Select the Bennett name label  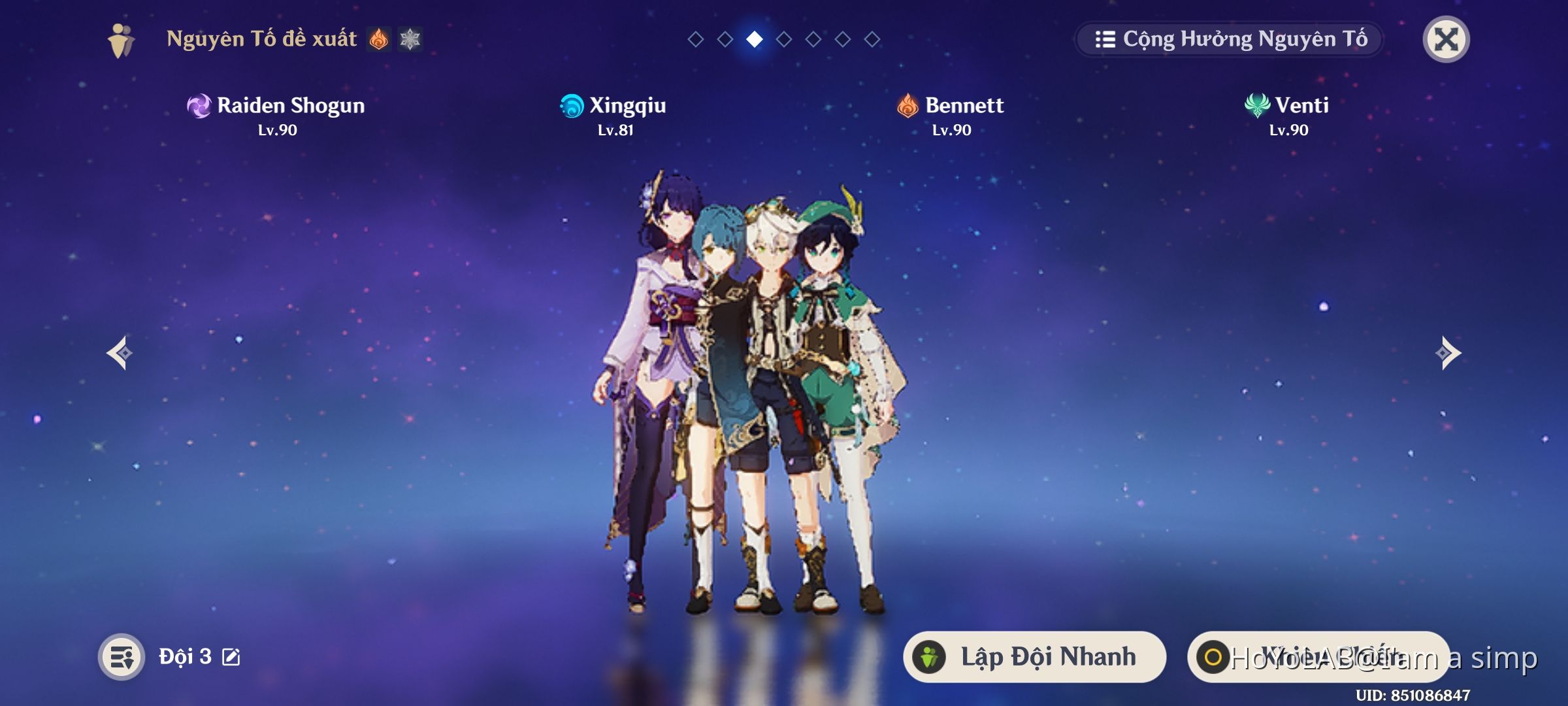point(966,106)
